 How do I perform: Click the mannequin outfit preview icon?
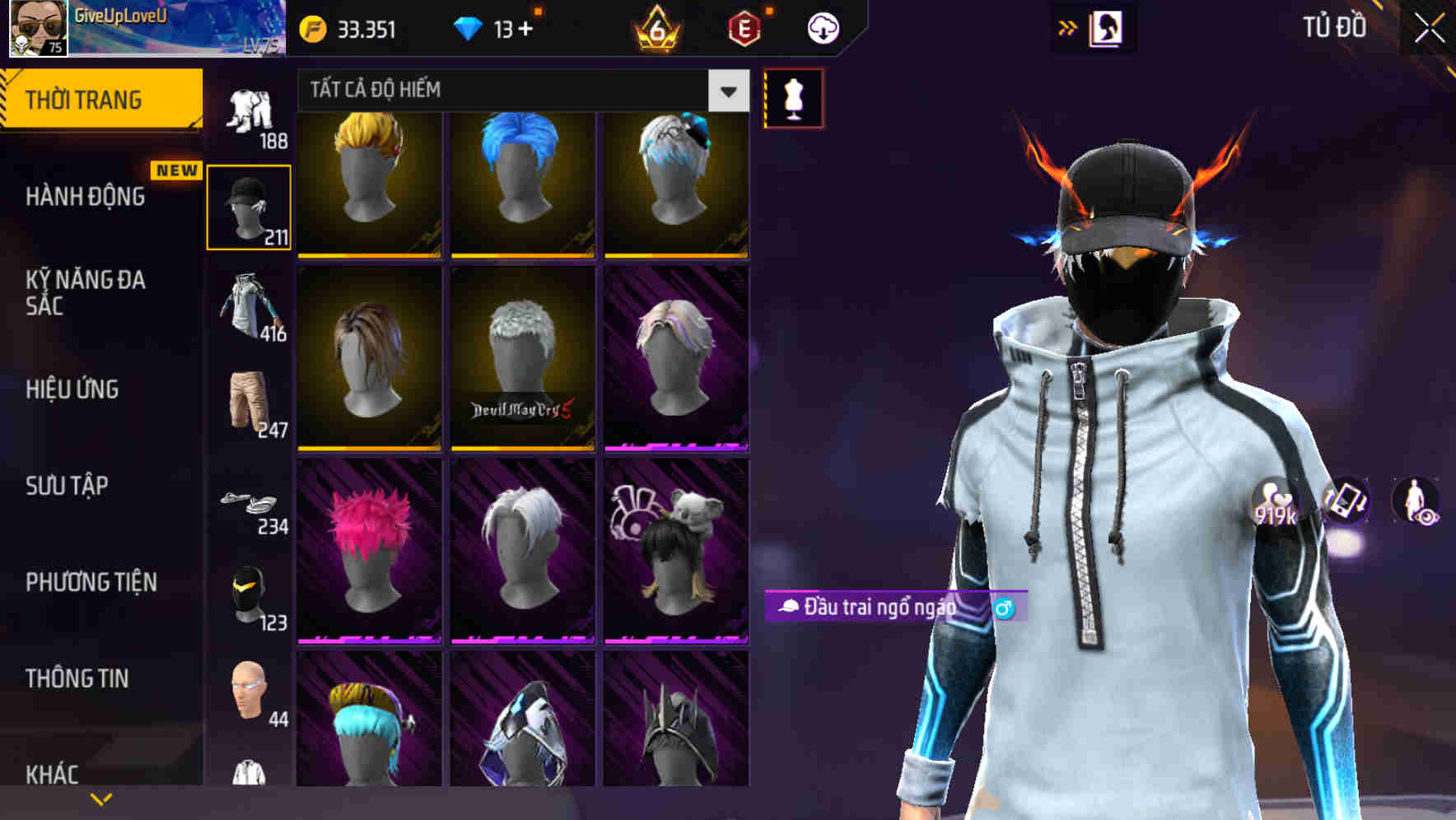793,99
